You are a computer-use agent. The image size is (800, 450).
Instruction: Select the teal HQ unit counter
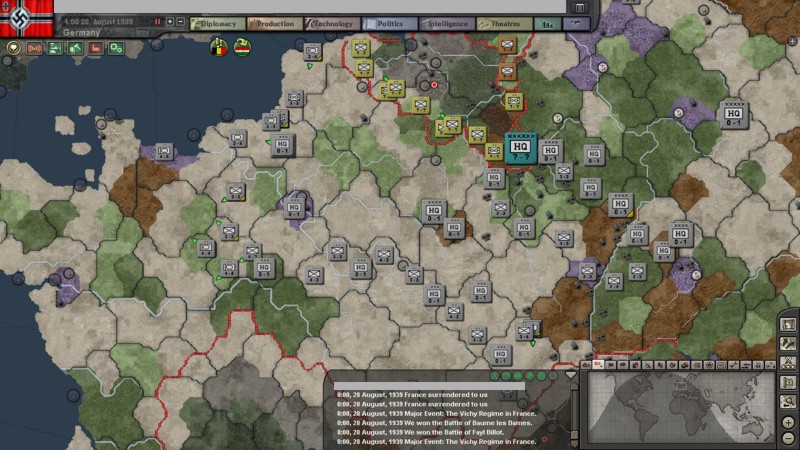(520, 148)
